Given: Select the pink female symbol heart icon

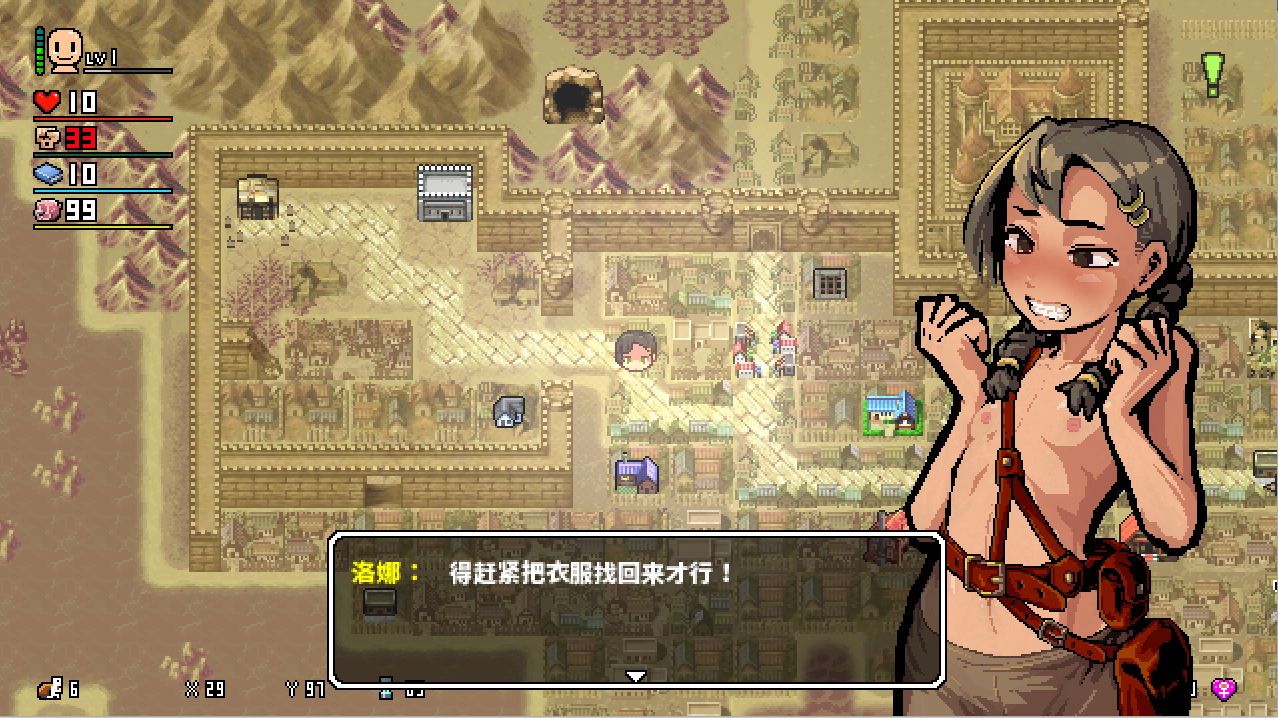Looking at the screenshot, I should pyautogui.click(x=1223, y=688).
